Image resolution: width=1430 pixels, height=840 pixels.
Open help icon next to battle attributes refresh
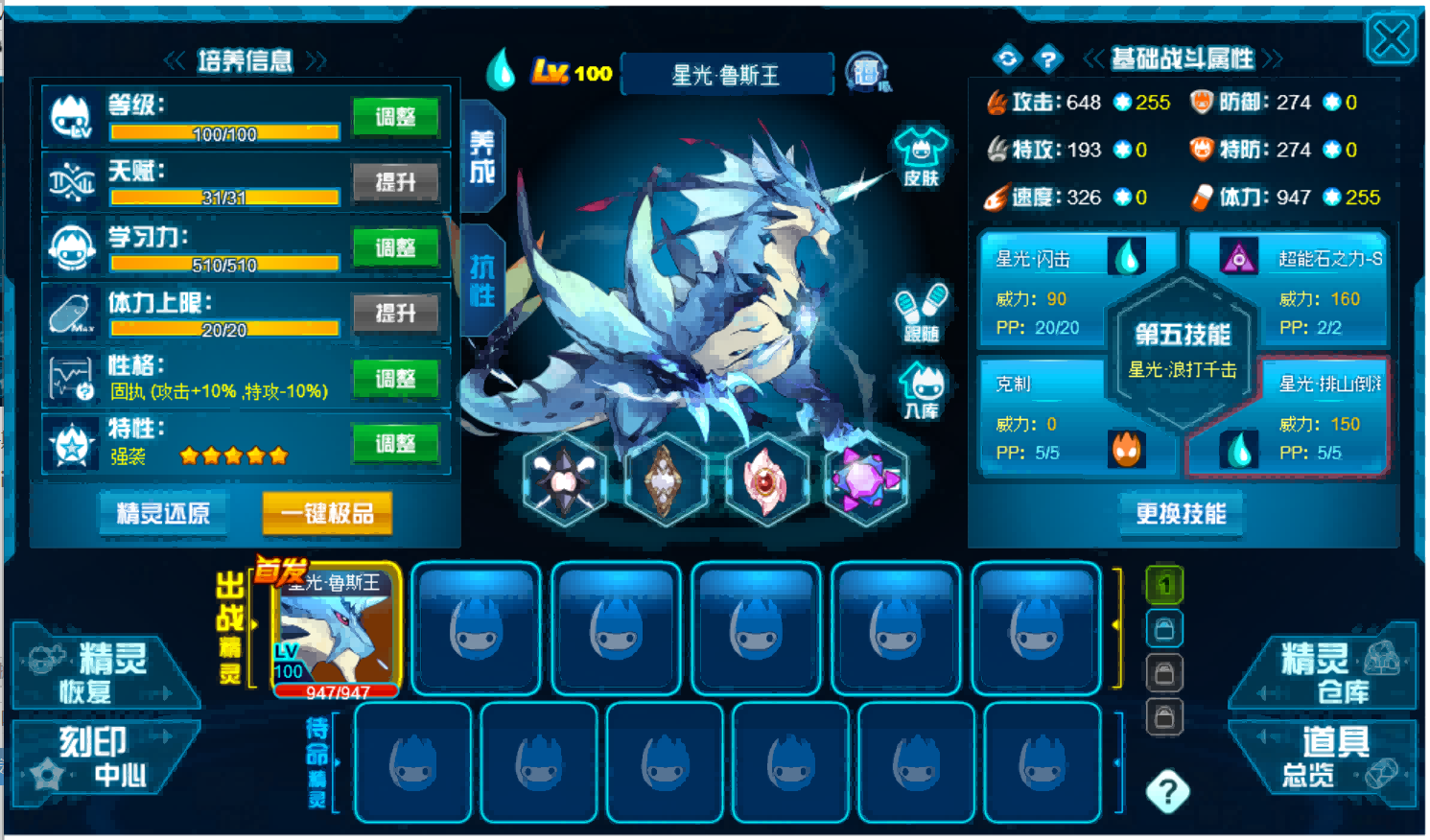tap(1047, 58)
